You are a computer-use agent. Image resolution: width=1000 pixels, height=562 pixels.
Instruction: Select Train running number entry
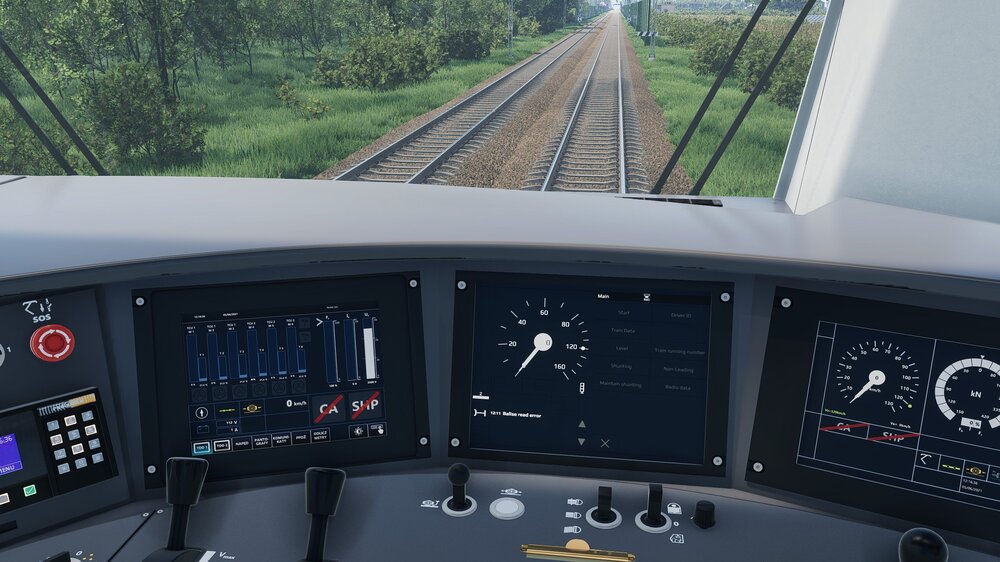(681, 351)
